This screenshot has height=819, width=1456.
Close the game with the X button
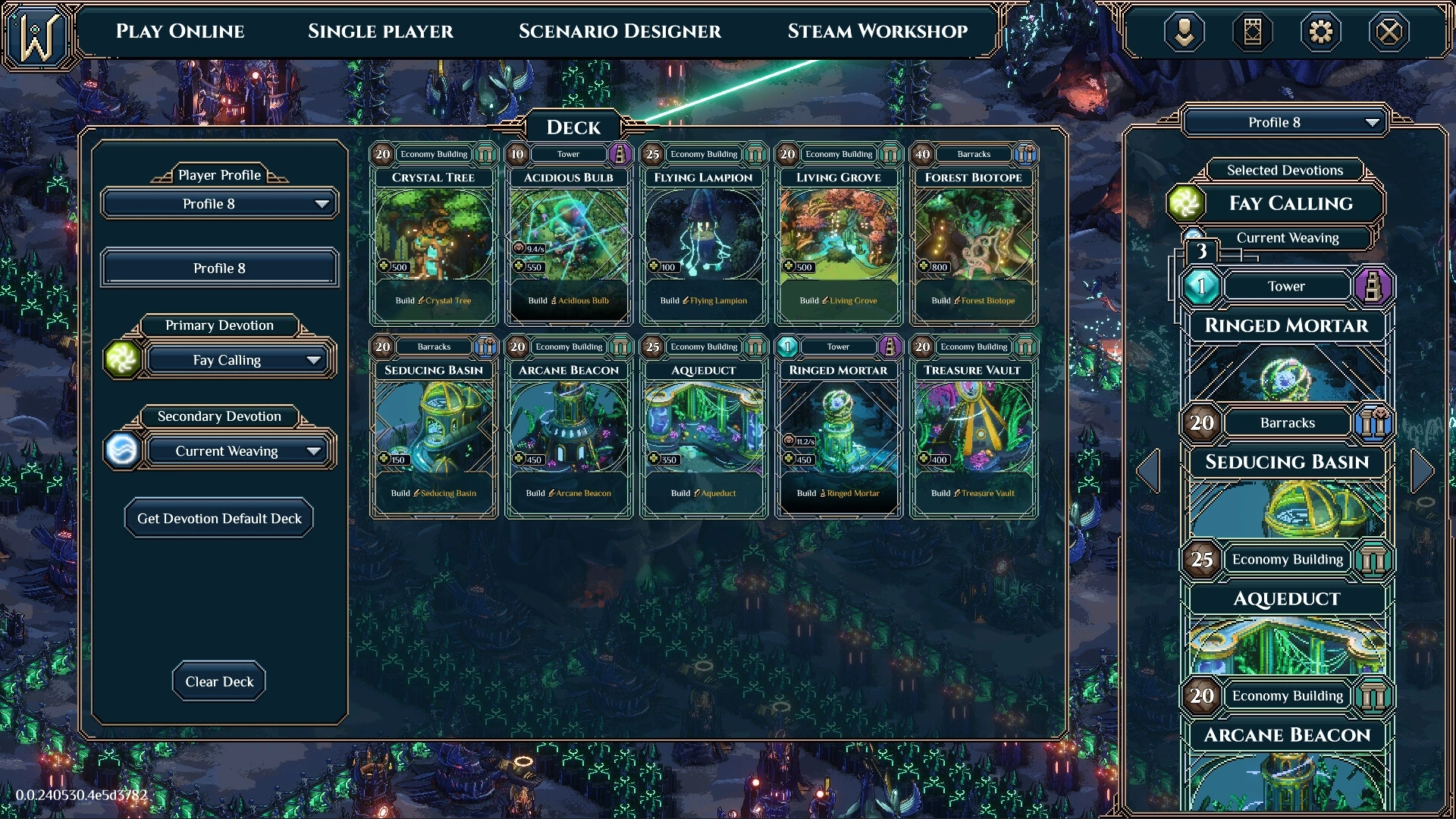pos(1389,32)
